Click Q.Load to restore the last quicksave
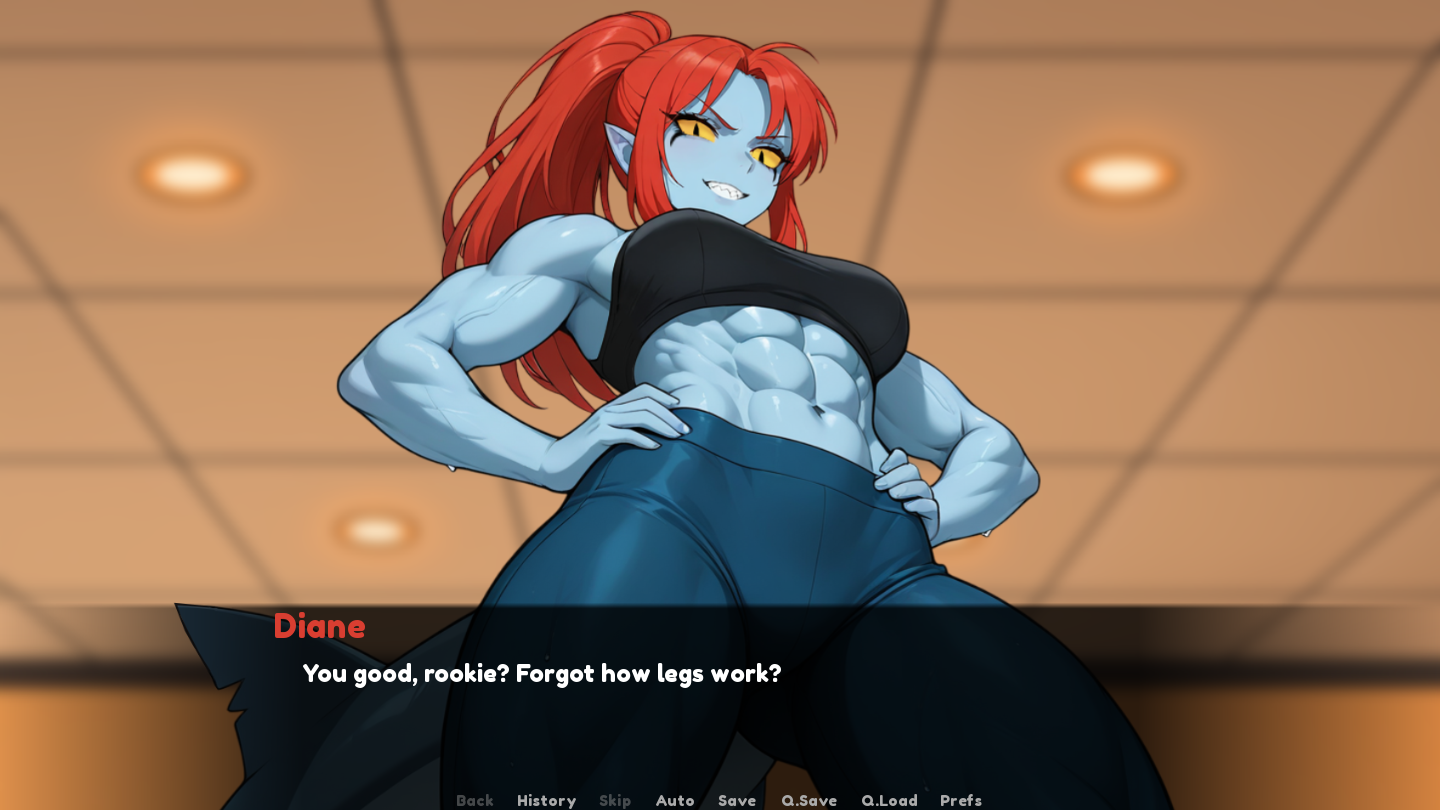Screen dimensions: 1440x810 [x=888, y=800]
